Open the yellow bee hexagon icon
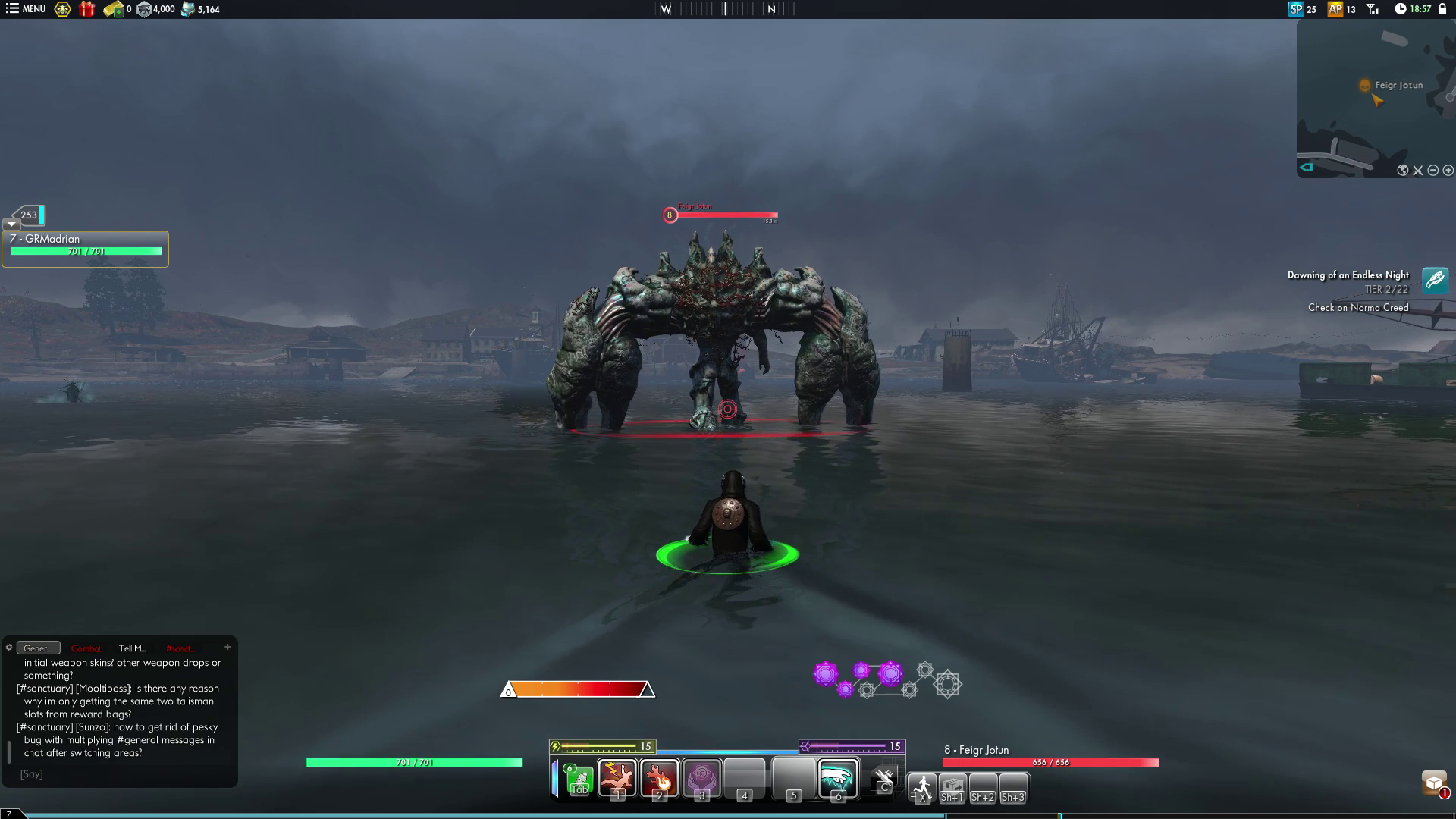Screen dimensions: 1456x819 (62, 9)
